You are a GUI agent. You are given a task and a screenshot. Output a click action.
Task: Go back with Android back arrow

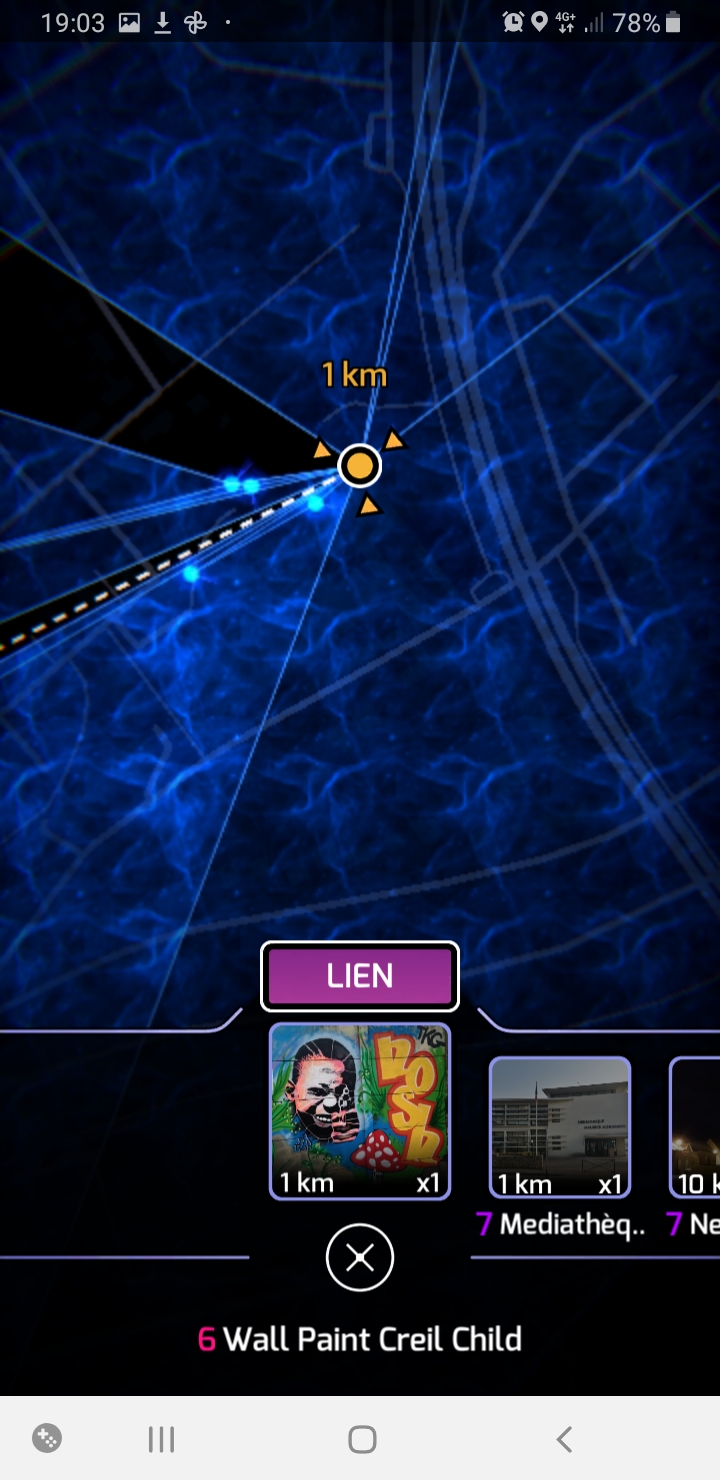(x=564, y=1439)
